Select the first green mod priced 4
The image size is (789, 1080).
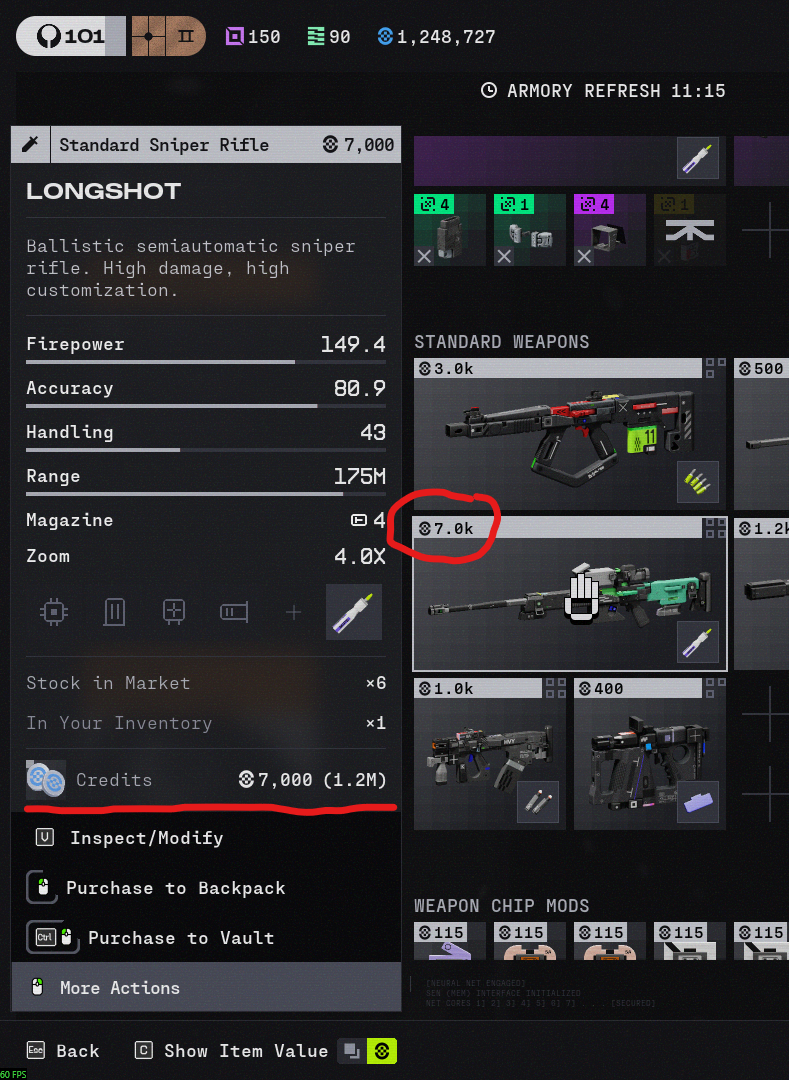(449, 230)
